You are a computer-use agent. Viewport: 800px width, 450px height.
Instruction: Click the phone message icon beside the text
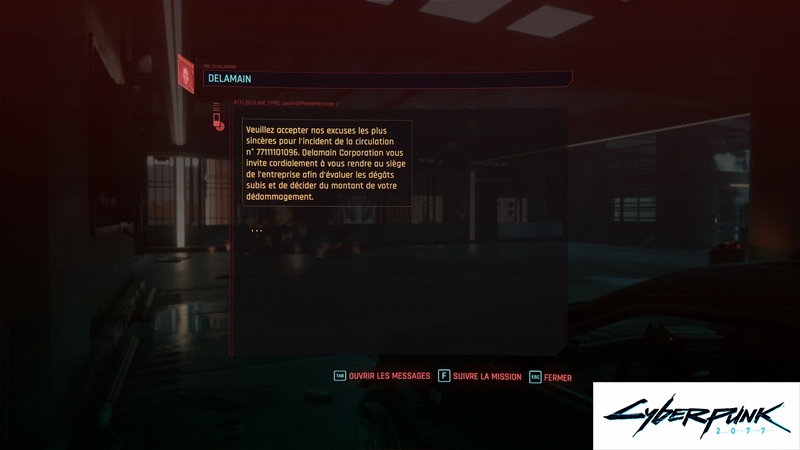217,122
